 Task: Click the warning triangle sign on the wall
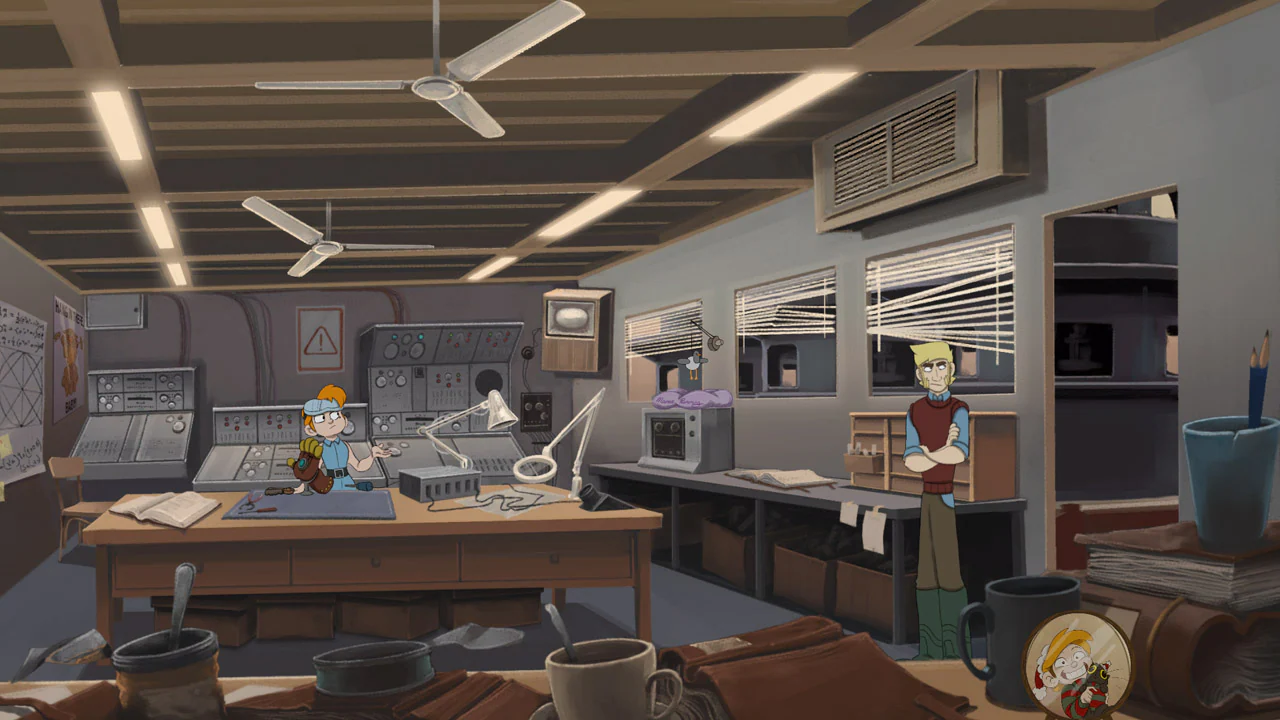(x=318, y=338)
